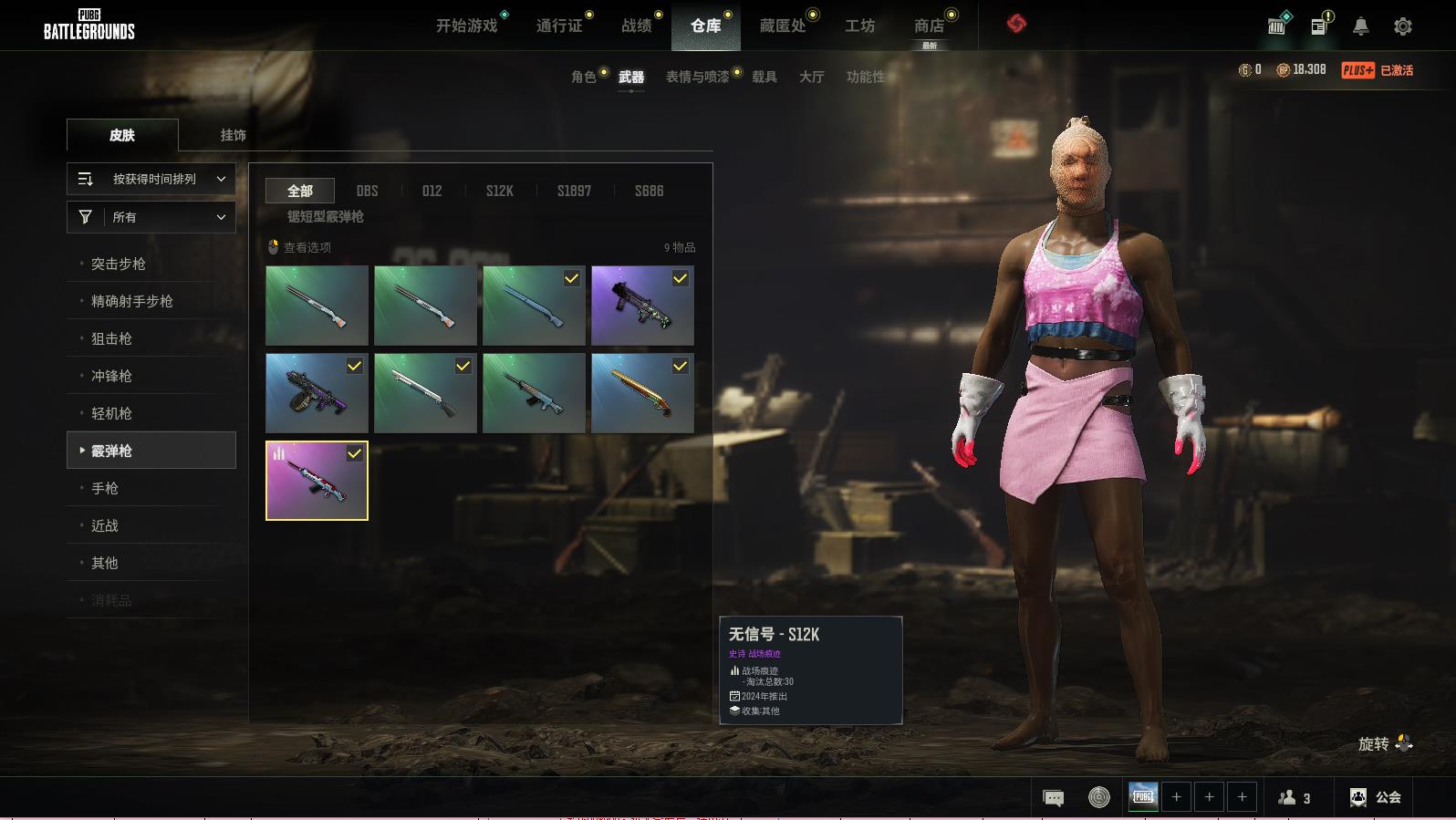Choose the 突击步枪 assault rifle category
The image size is (1456, 820).
point(119,264)
